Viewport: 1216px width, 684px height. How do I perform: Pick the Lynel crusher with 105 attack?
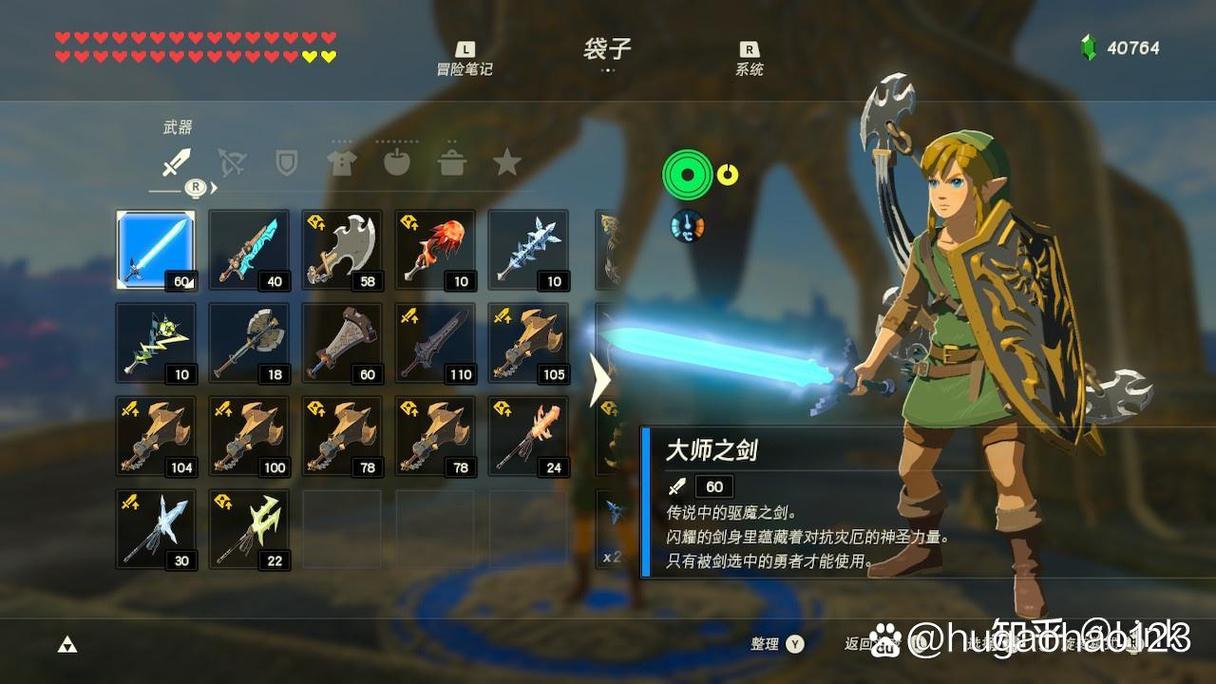(528, 343)
